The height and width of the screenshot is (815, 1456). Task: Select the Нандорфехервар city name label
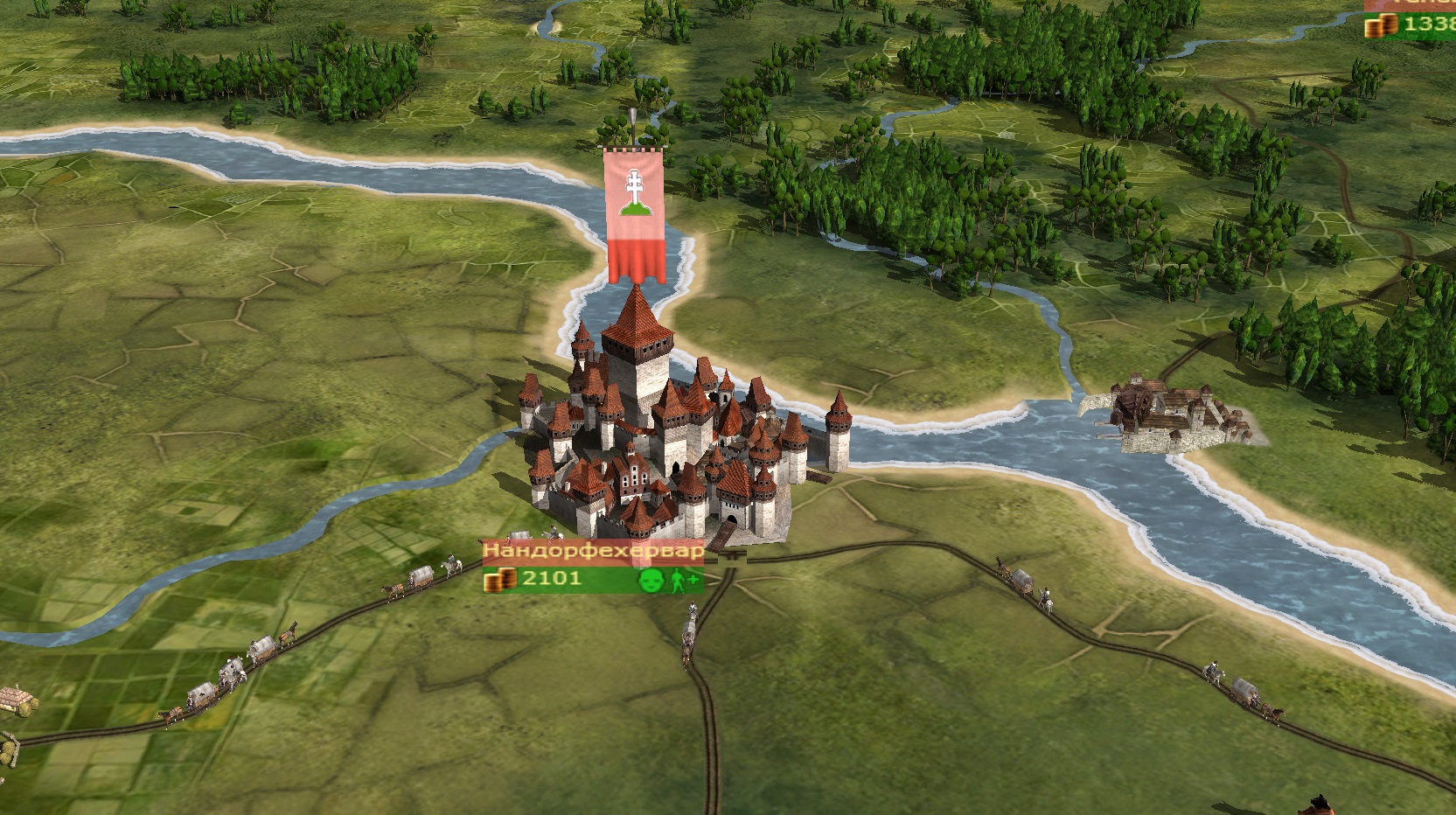(x=593, y=552)
